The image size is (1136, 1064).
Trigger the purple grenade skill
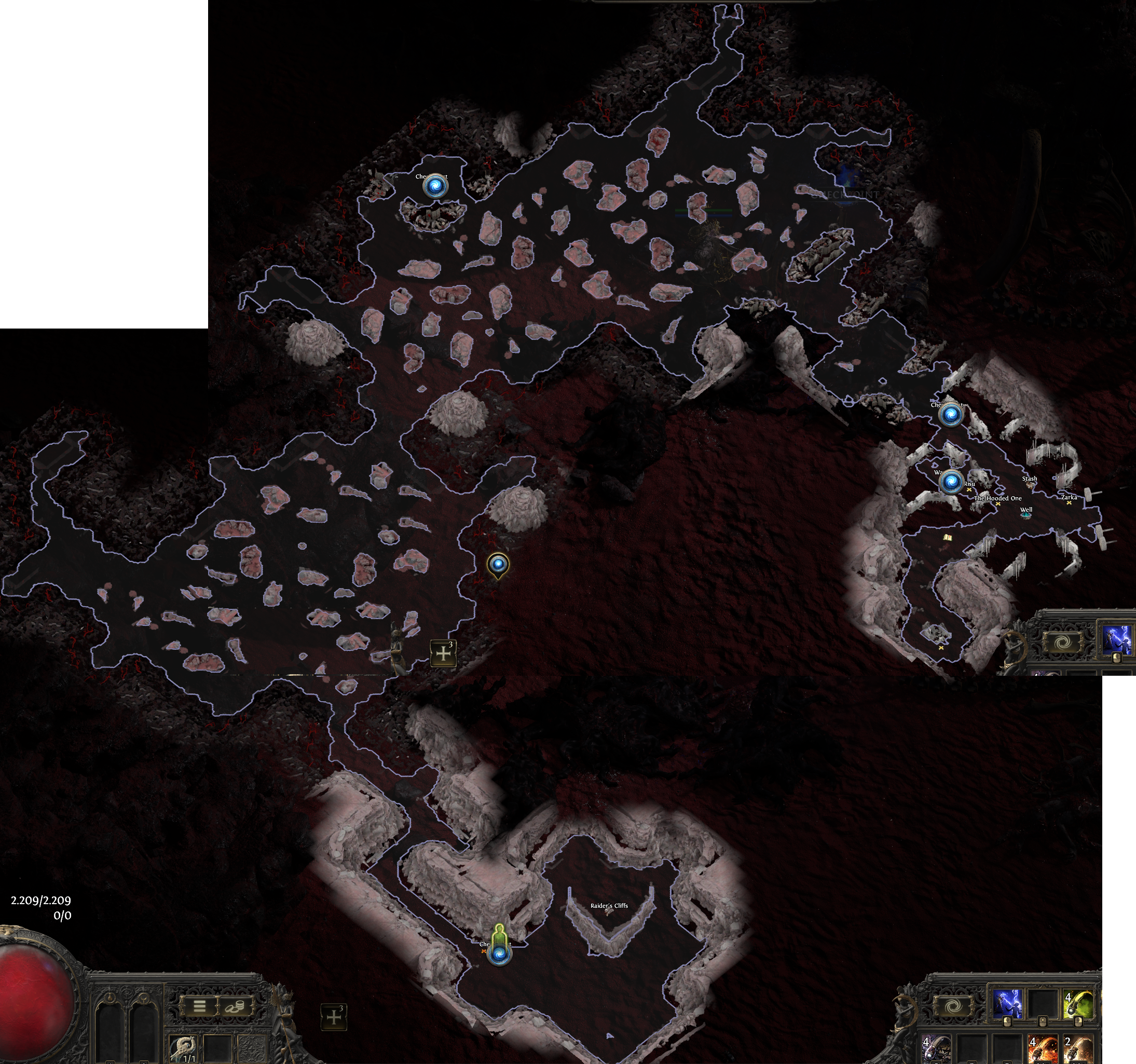[937, 1048]
